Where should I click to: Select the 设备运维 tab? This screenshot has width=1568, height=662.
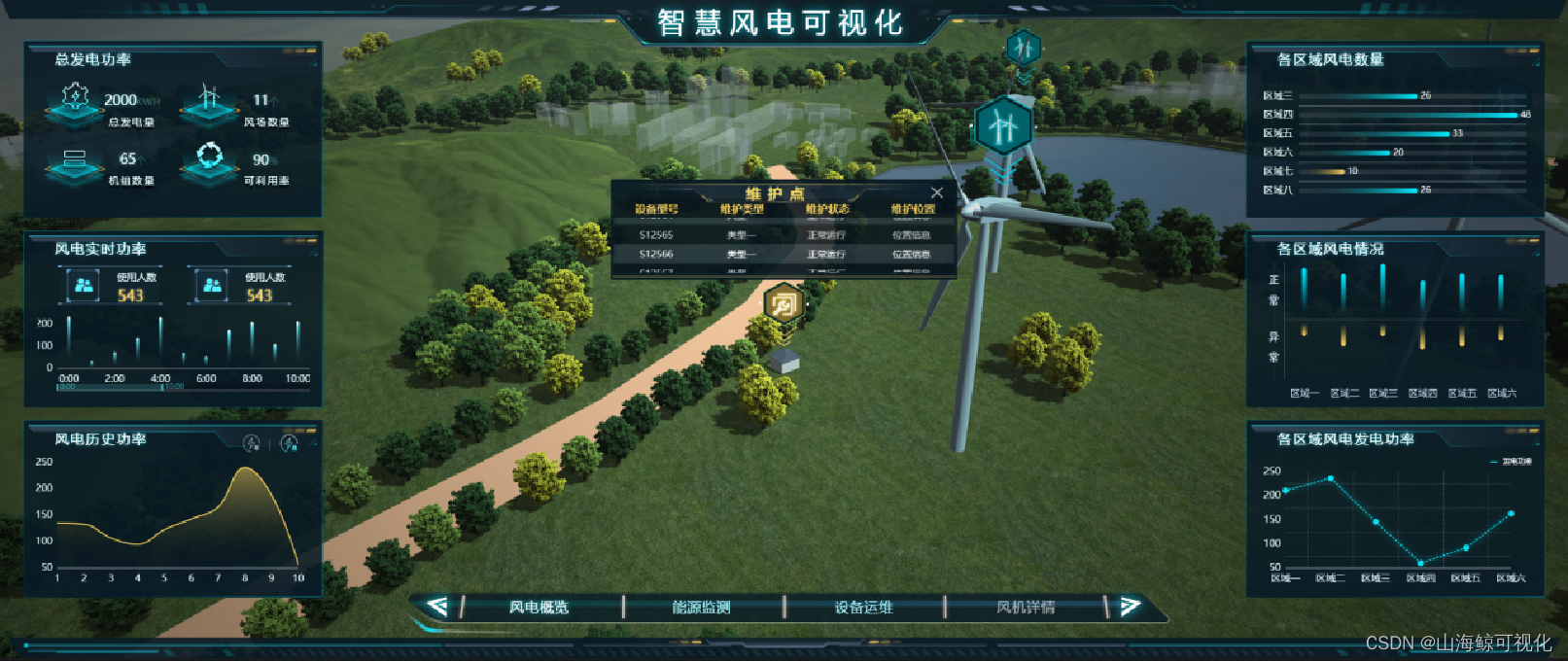(863, 608)
